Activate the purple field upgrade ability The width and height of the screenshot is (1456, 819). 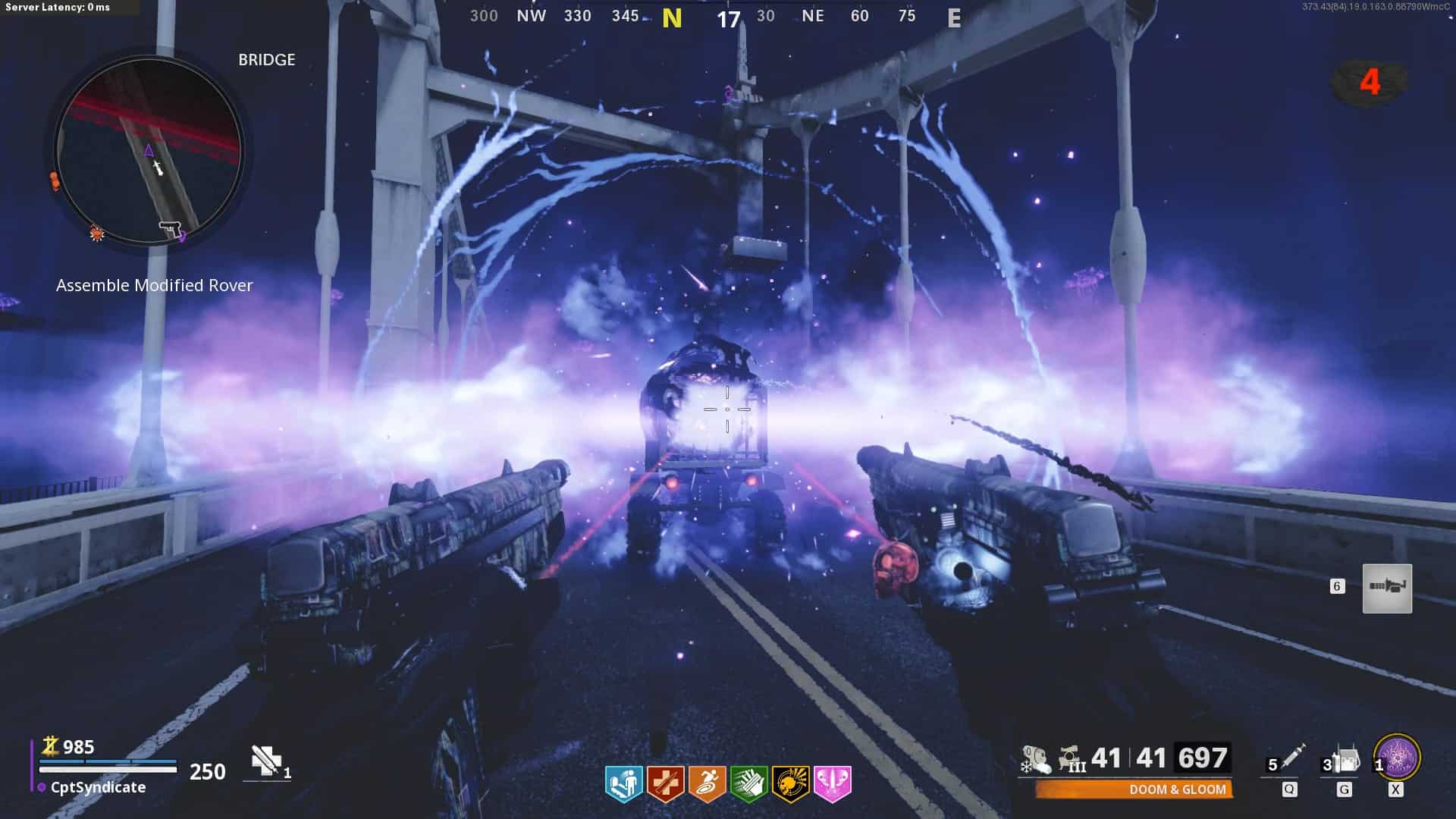[x=1397, y=758]
